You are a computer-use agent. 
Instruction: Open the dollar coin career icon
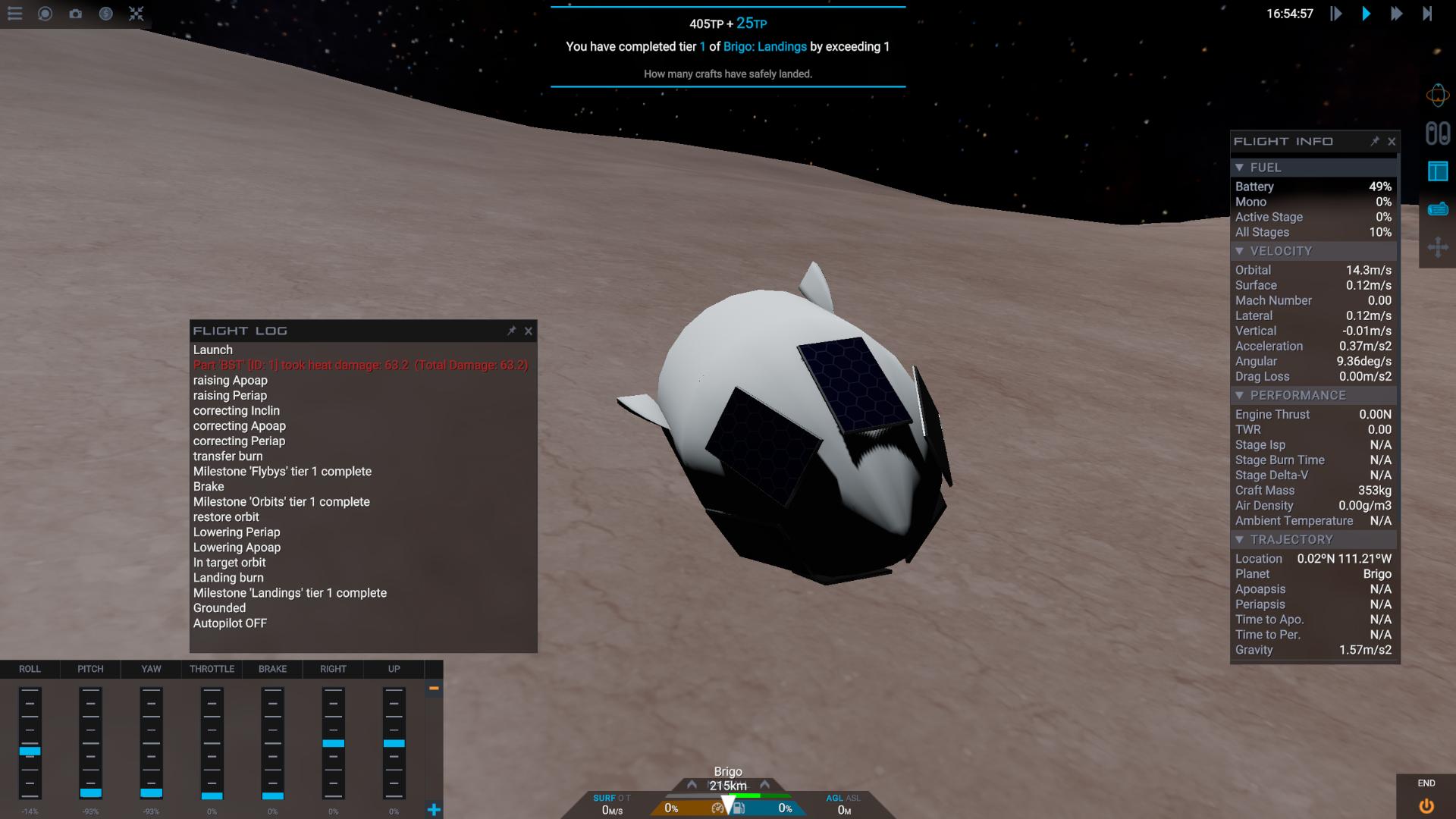[106, 14]
